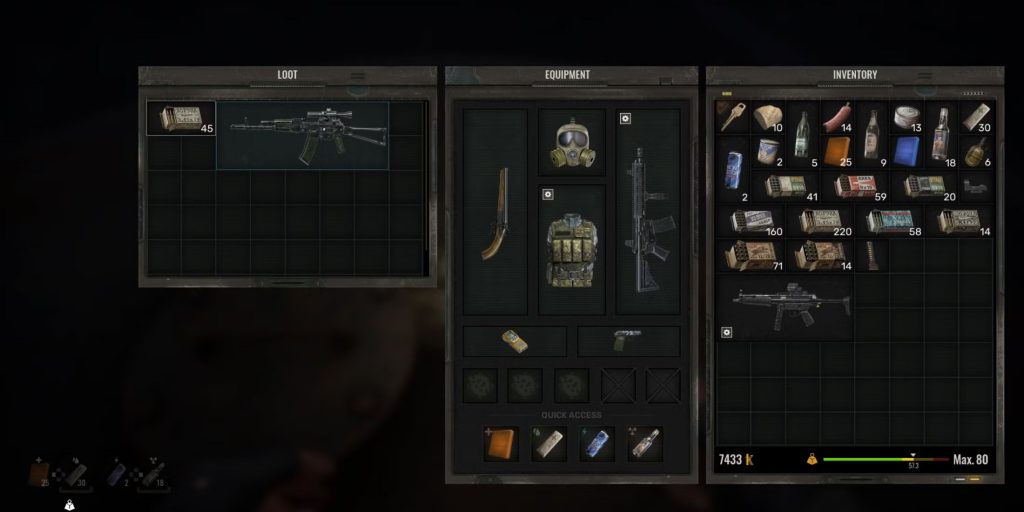Select the sawed-off shotgun equipment slot
The image size is (1024, 512).
click(x=495, y=214)
